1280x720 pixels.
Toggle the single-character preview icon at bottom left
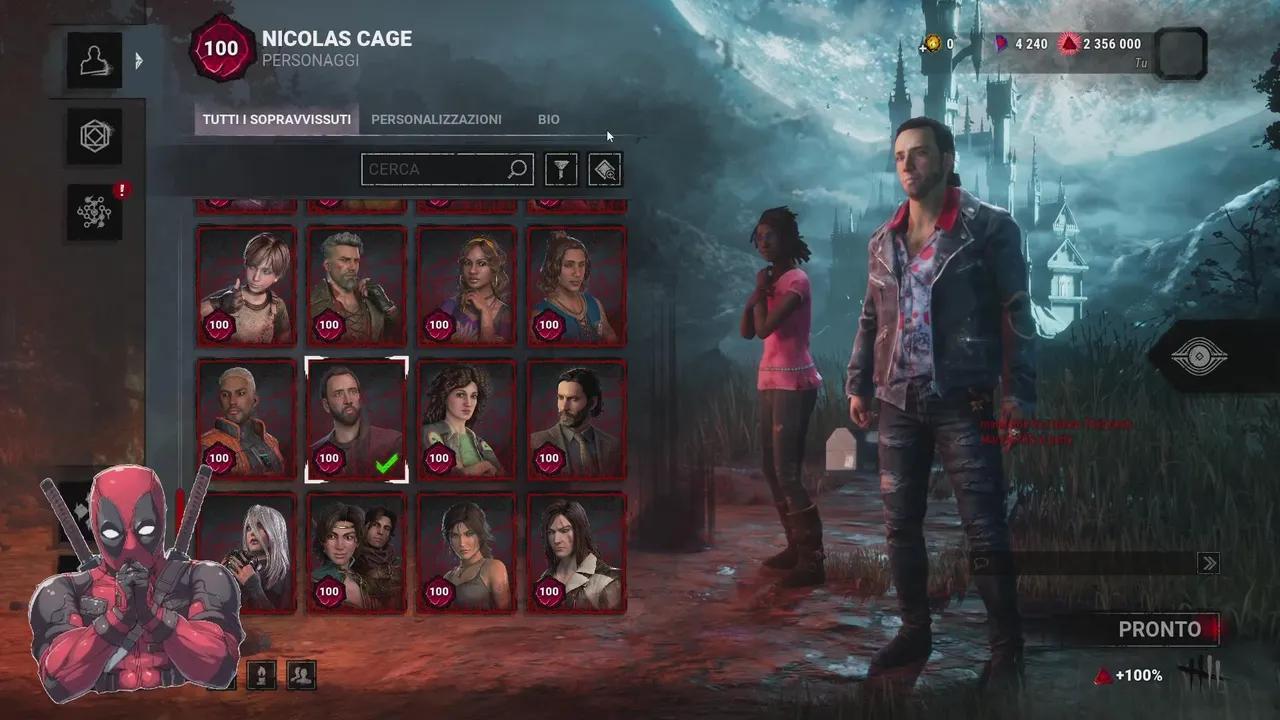click(260, 674)
